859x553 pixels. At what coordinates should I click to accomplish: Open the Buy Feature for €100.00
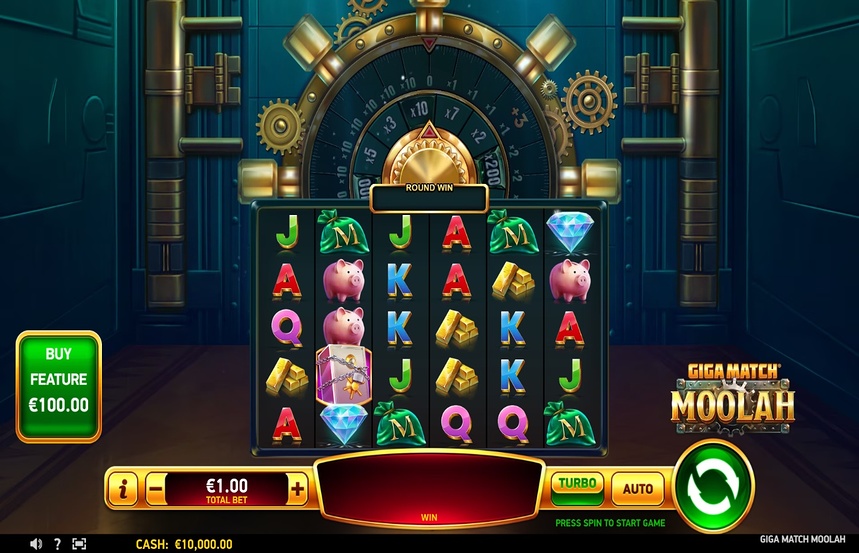(59, 386)
